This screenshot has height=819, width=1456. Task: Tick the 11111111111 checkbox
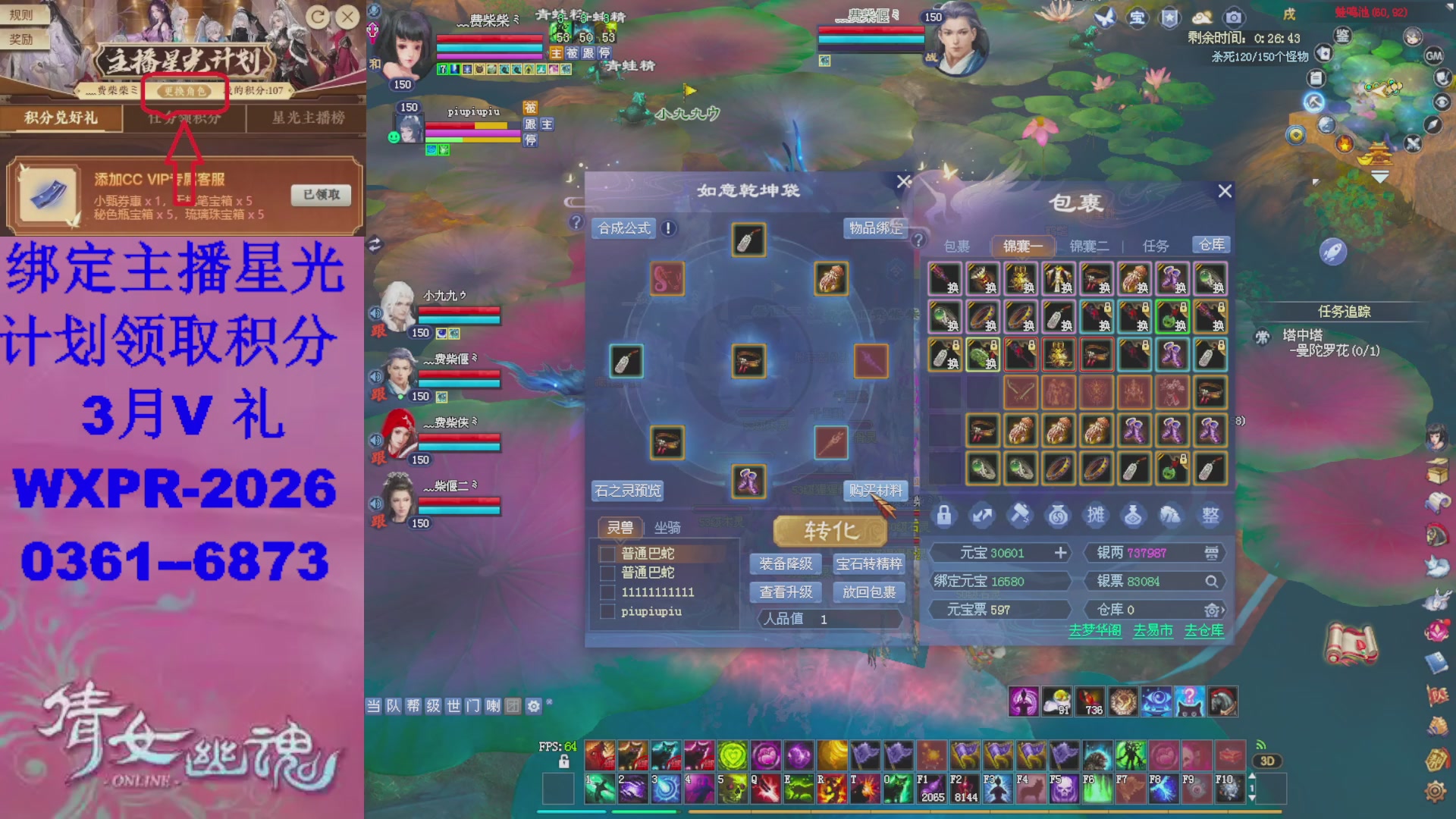tap(607, 592)
